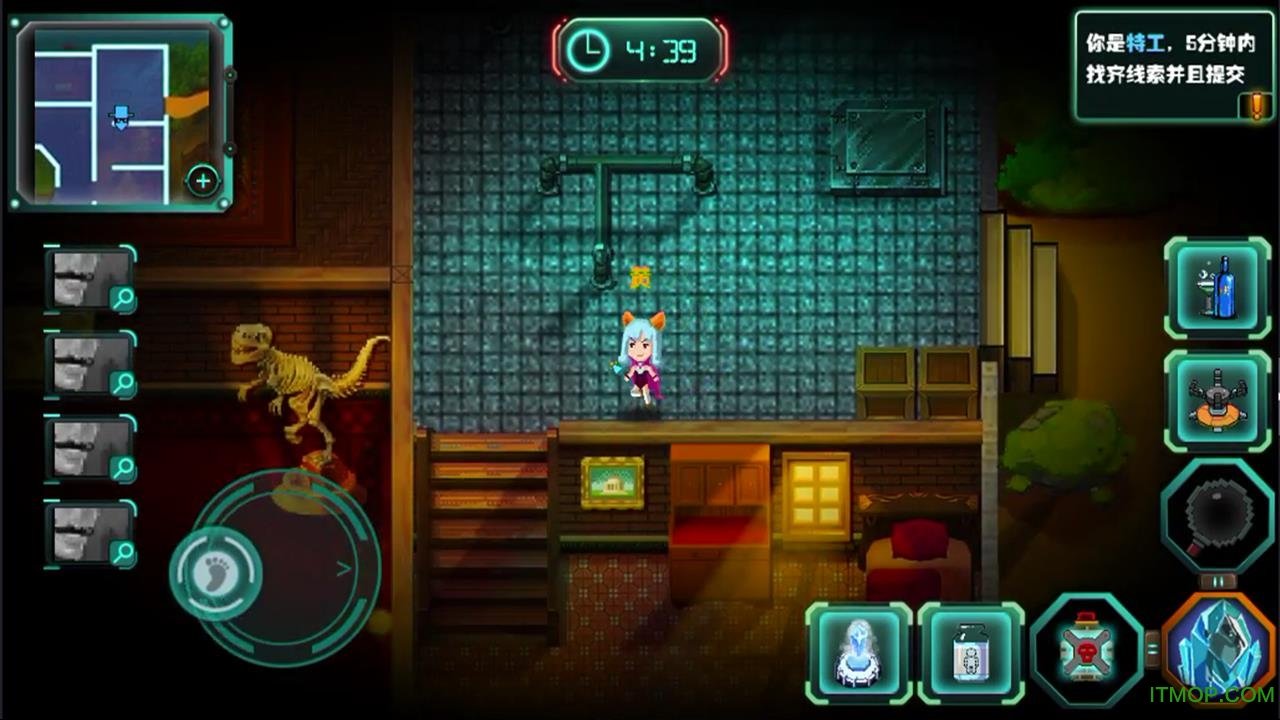The width and height of the screenshot is (1280, 720).
Task: Tap the footprint movement joystick knob
Action: point(216,573)
